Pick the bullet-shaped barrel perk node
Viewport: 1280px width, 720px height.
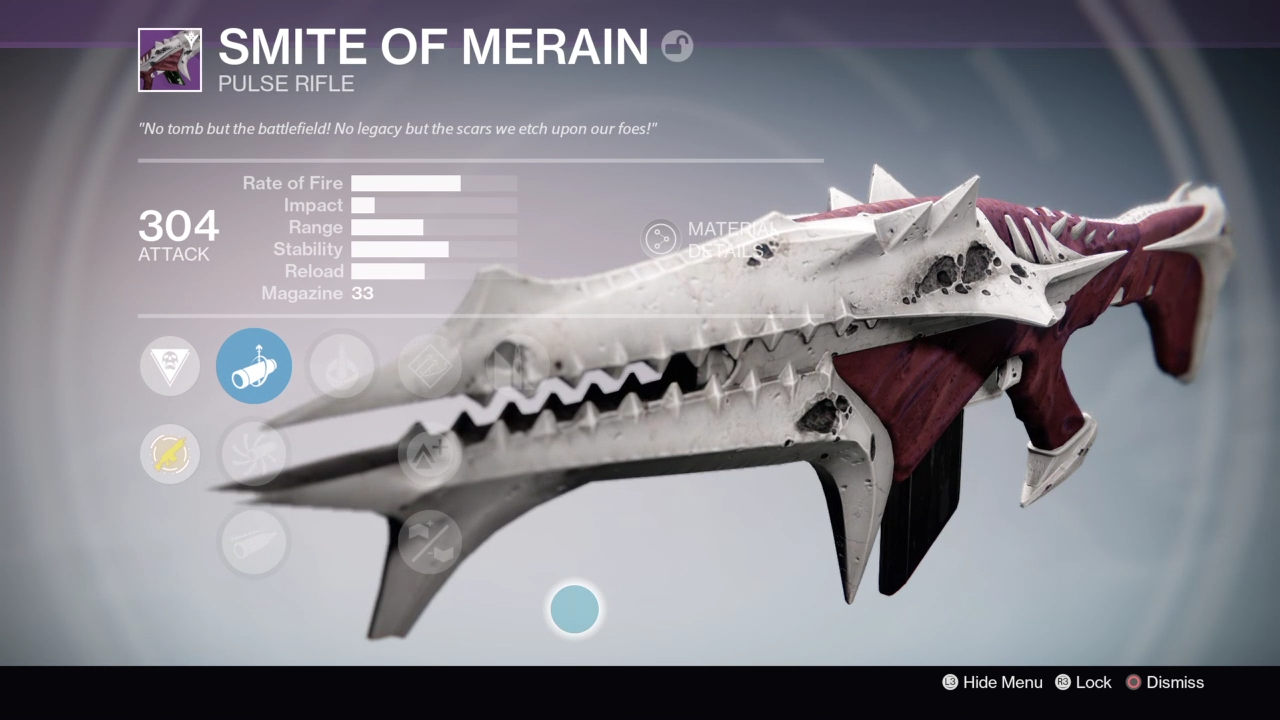(x=254, y=542)
